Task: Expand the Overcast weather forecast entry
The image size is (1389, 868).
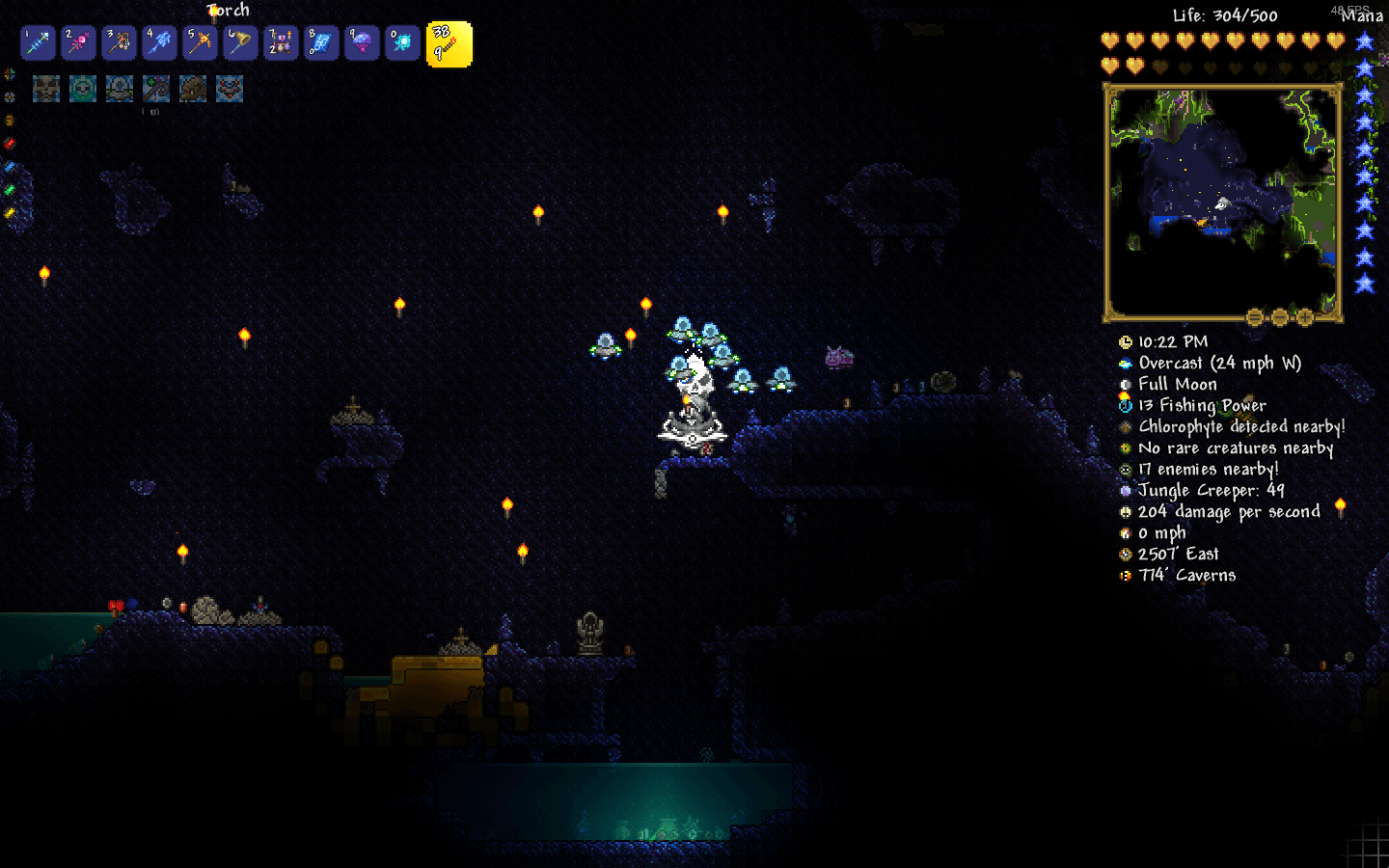Action: (1125, 363)
